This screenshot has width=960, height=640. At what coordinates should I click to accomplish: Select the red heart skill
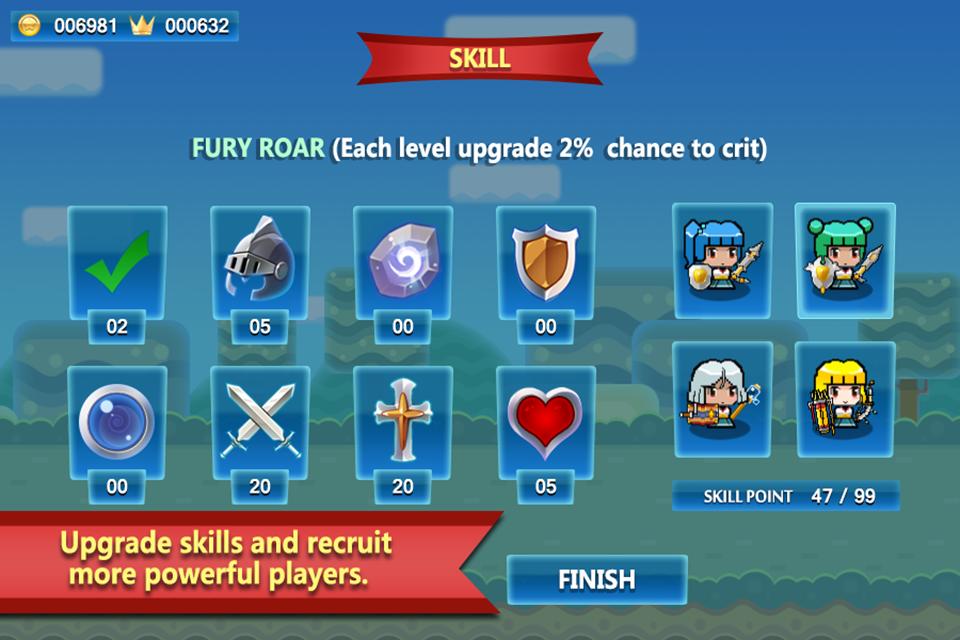[546, 421]
